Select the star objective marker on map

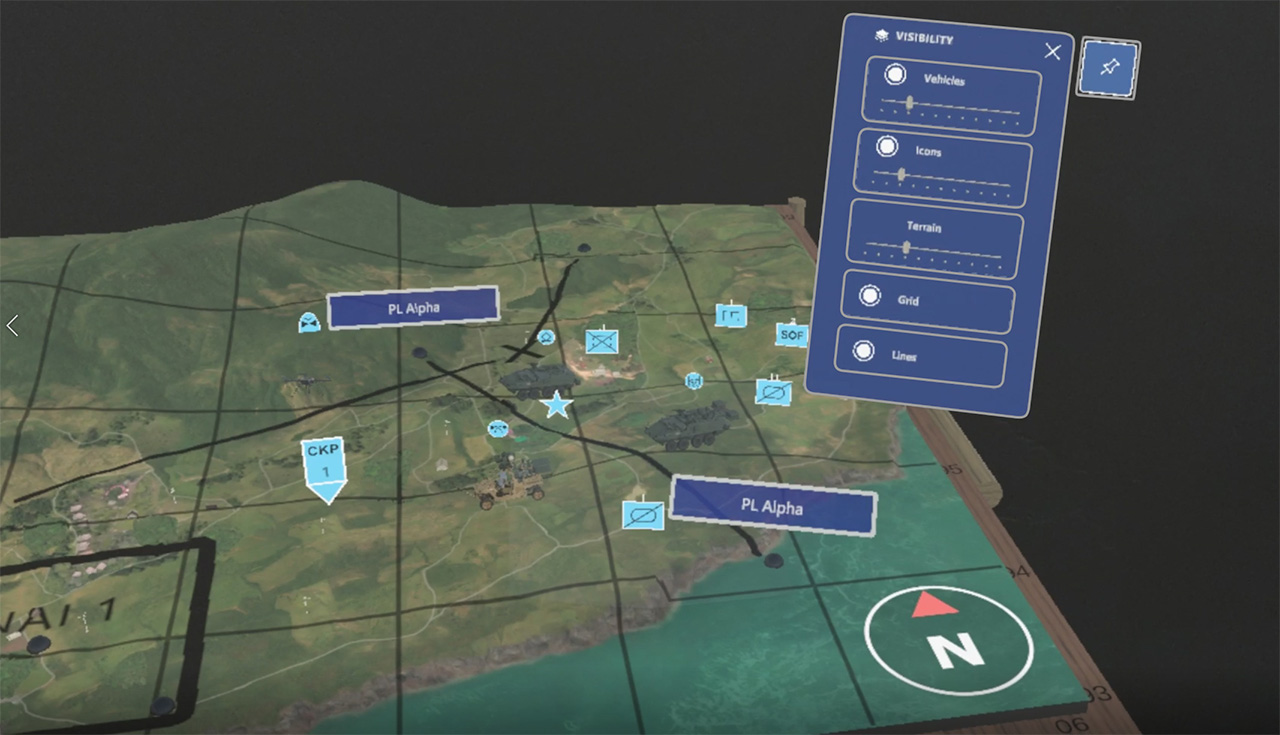[556, 406]
